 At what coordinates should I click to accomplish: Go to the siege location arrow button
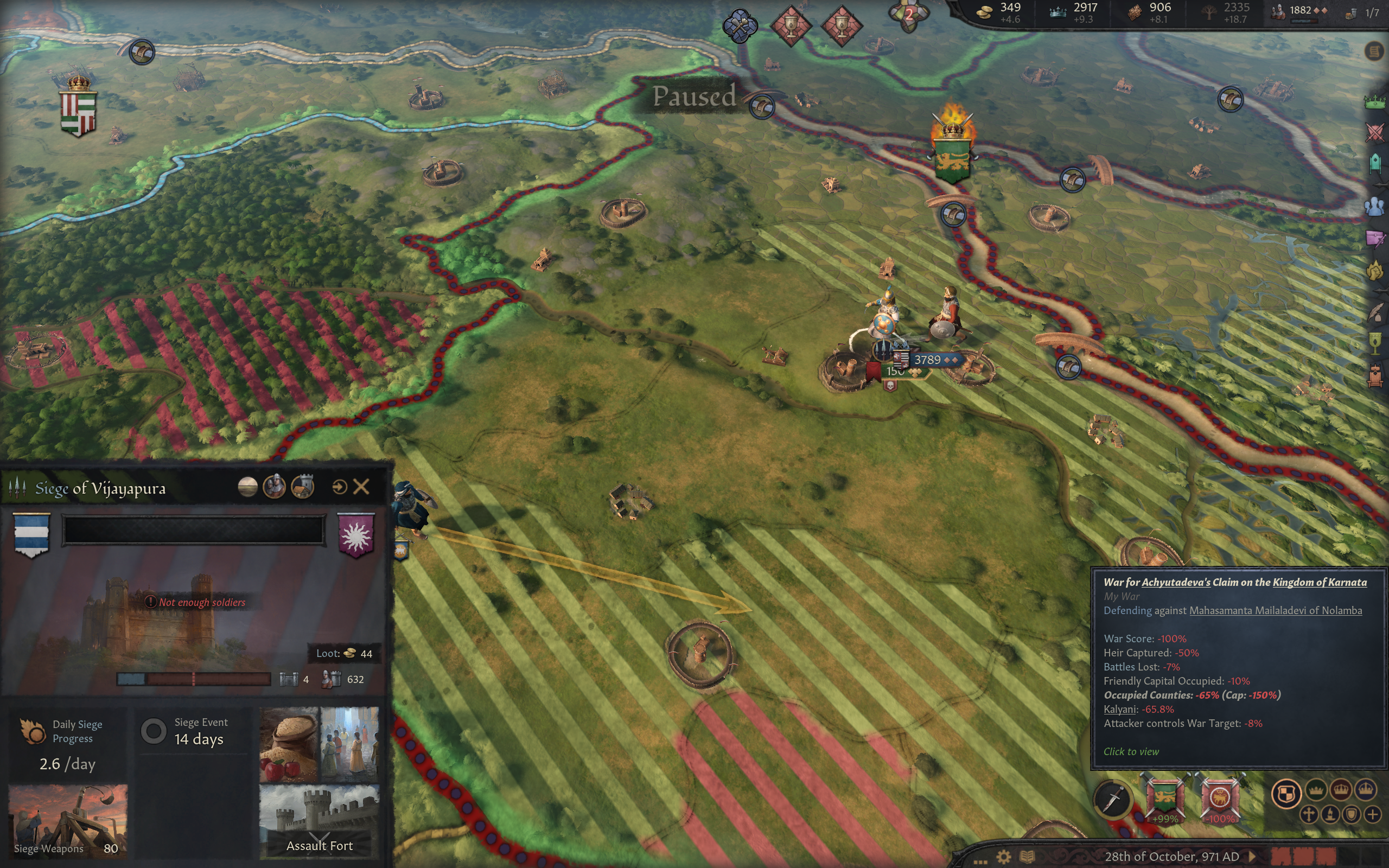339,487
